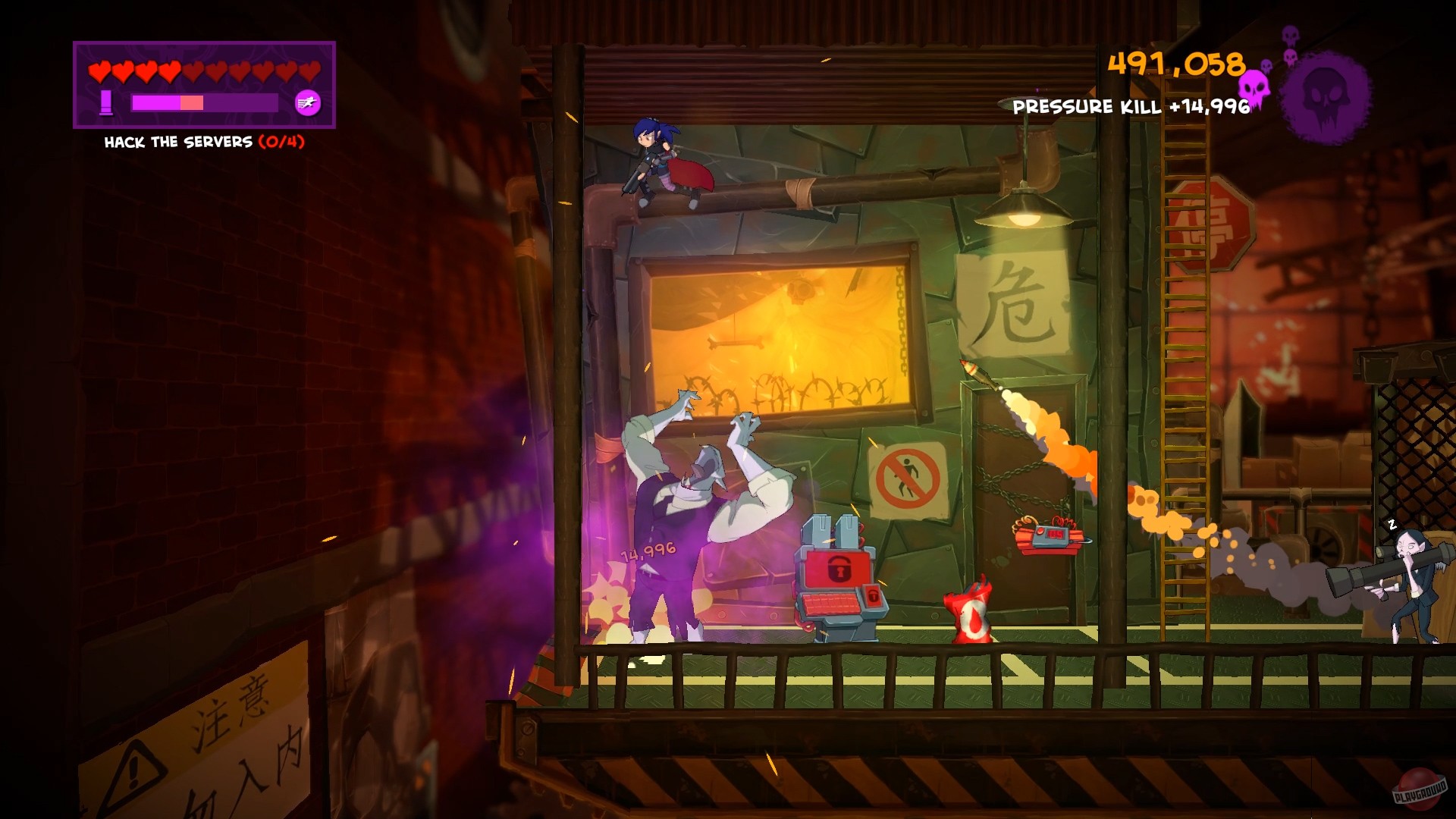Click the skull lock icon below the red padlock
Screen dimensions: 1456x819
click(x=874, y=597)
